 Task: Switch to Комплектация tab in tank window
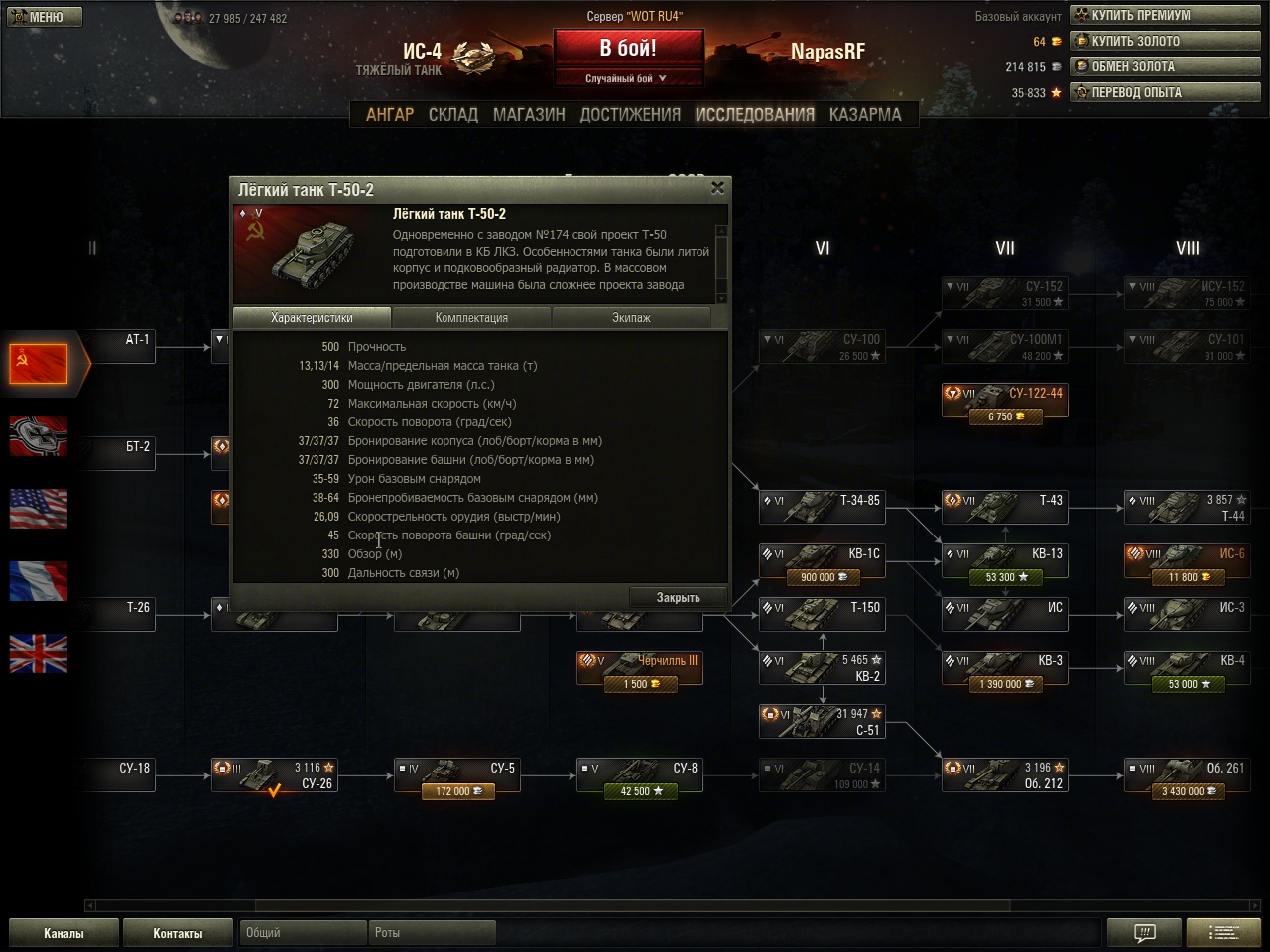471,317
